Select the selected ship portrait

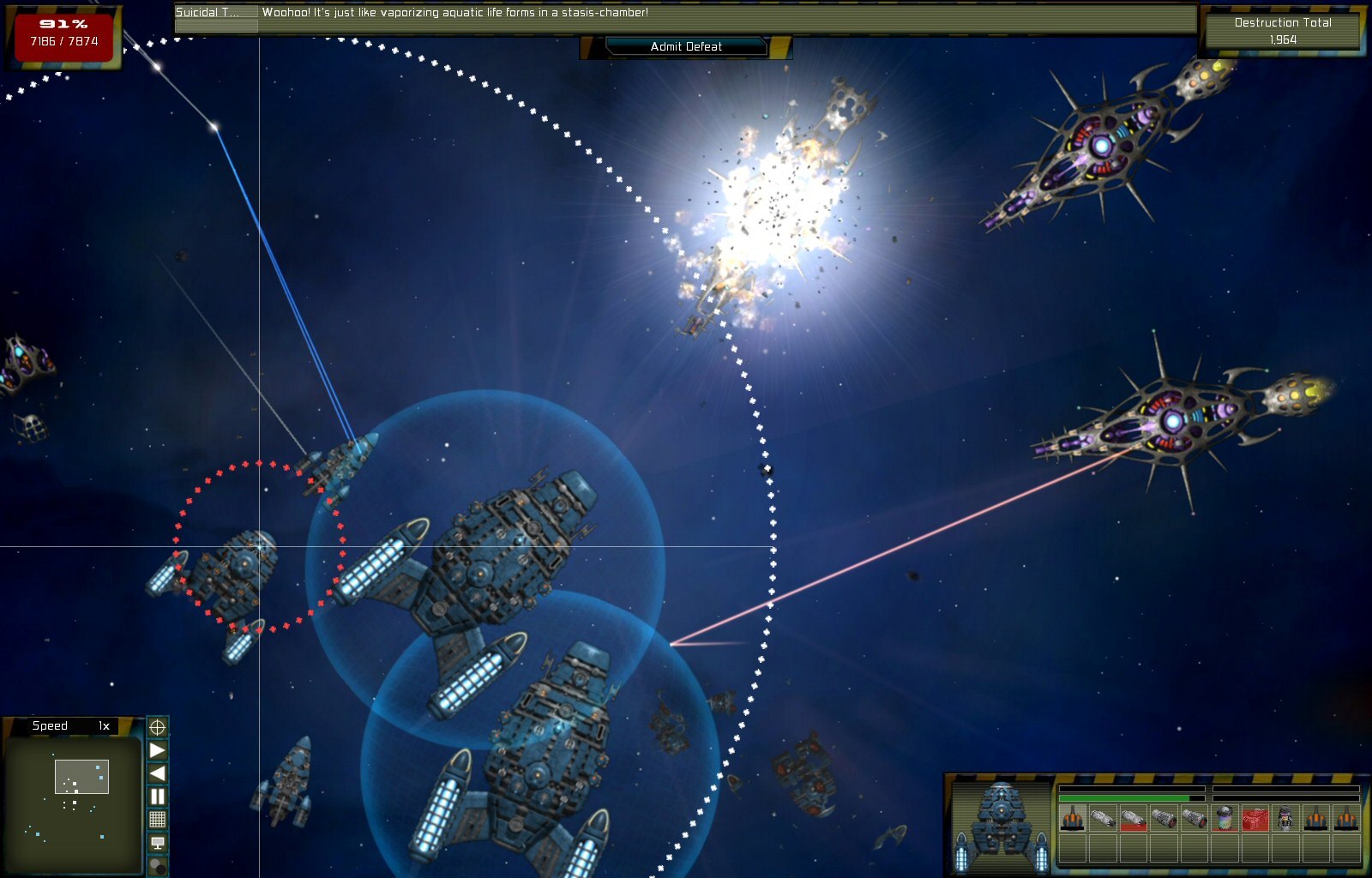click(1001, 825)
